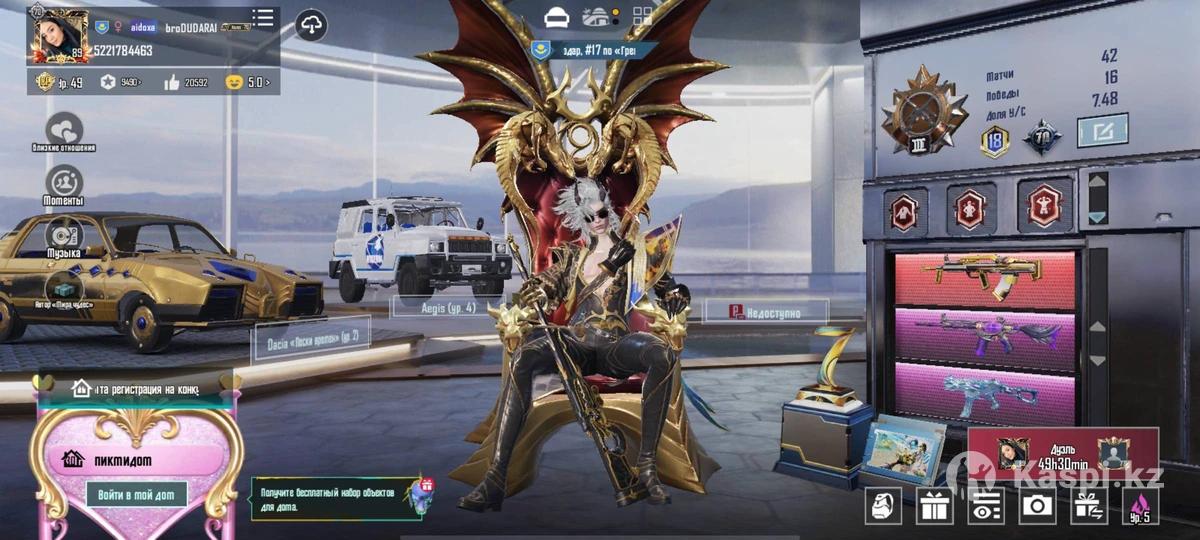The width and height of the screenshot is (1200, 540).
Task: Click the edit profile stats button
Action: (x=1102, y=130)
